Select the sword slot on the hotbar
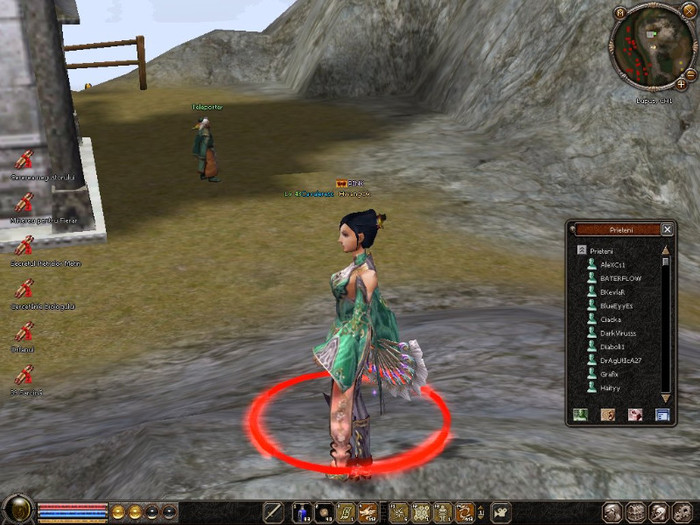 pos(274,513)
